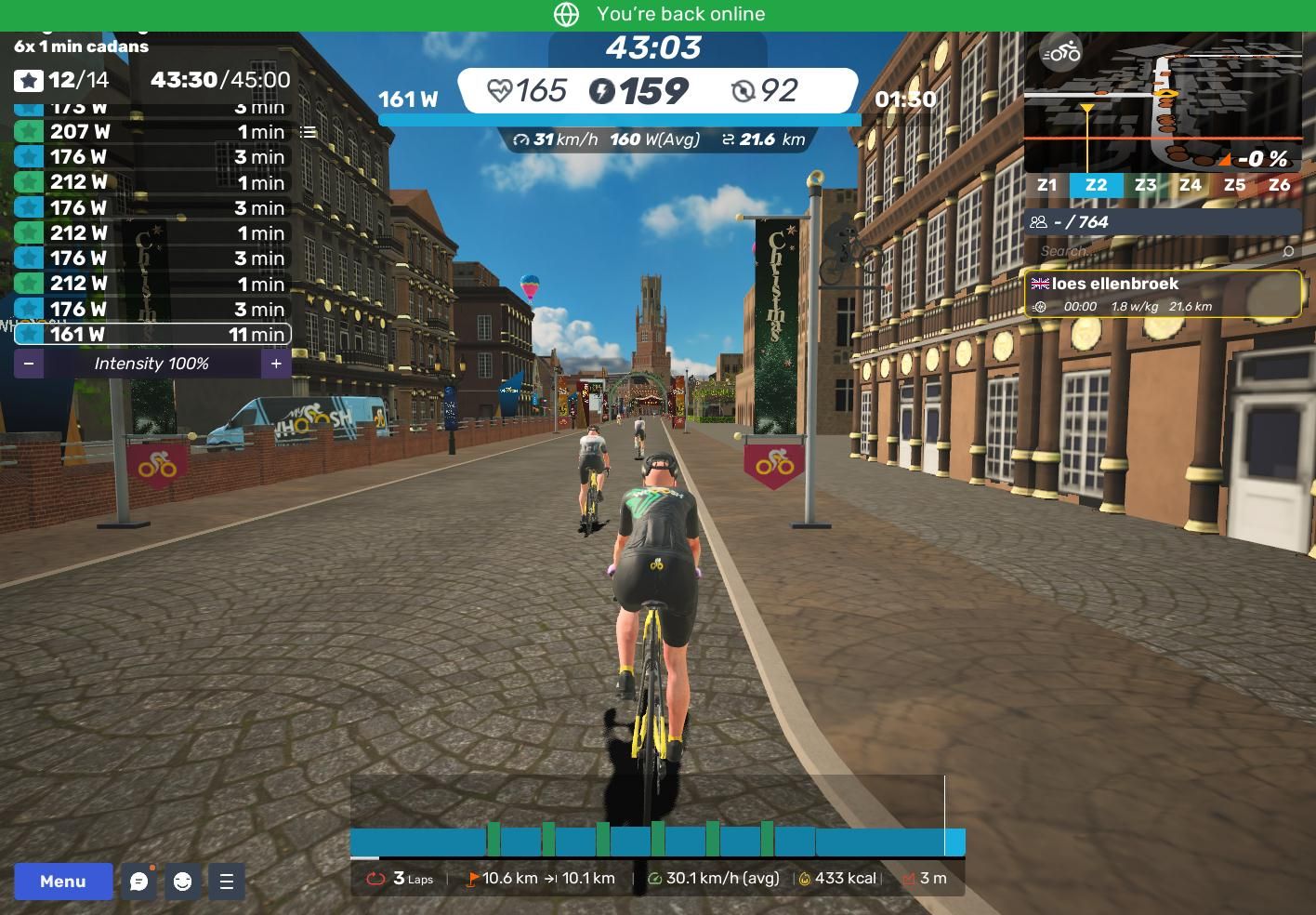Open the chat speech bubble
1316x915 pixels.
(138, 882)
